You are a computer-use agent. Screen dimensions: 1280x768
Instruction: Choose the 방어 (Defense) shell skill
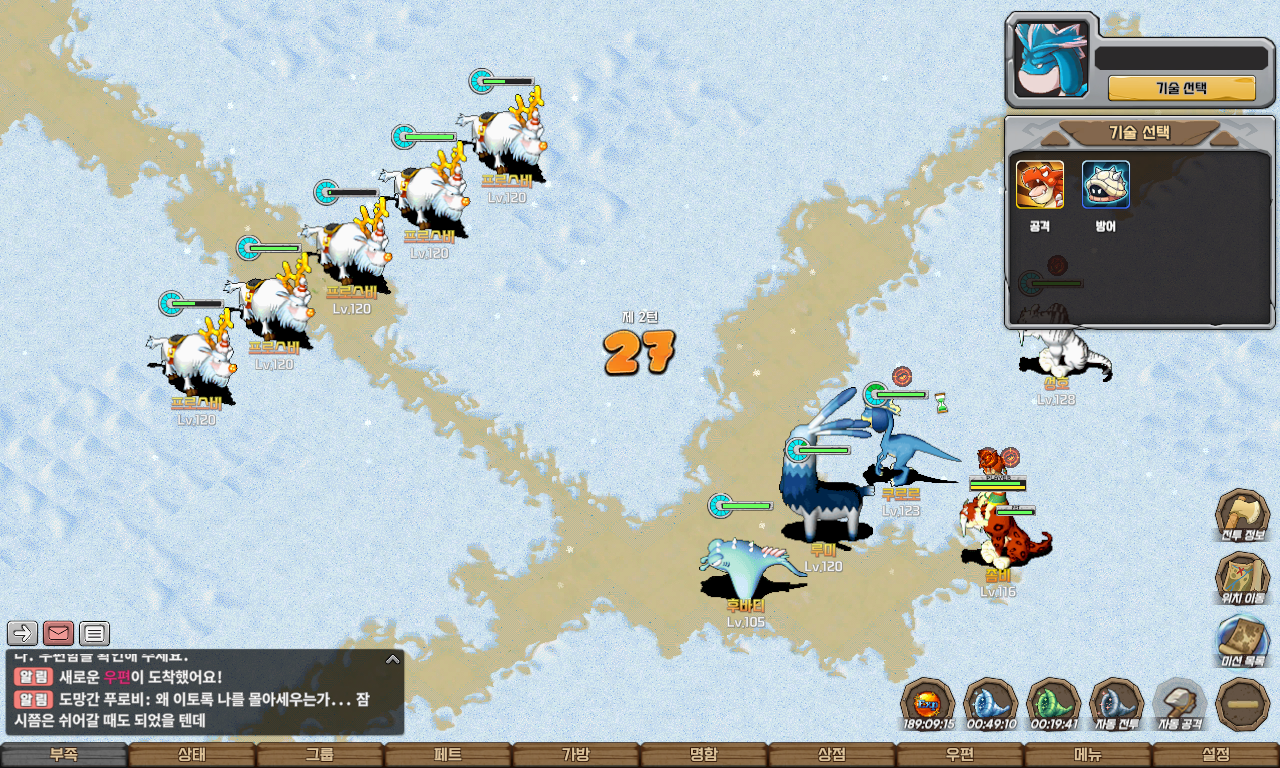tap(1106, 185)
